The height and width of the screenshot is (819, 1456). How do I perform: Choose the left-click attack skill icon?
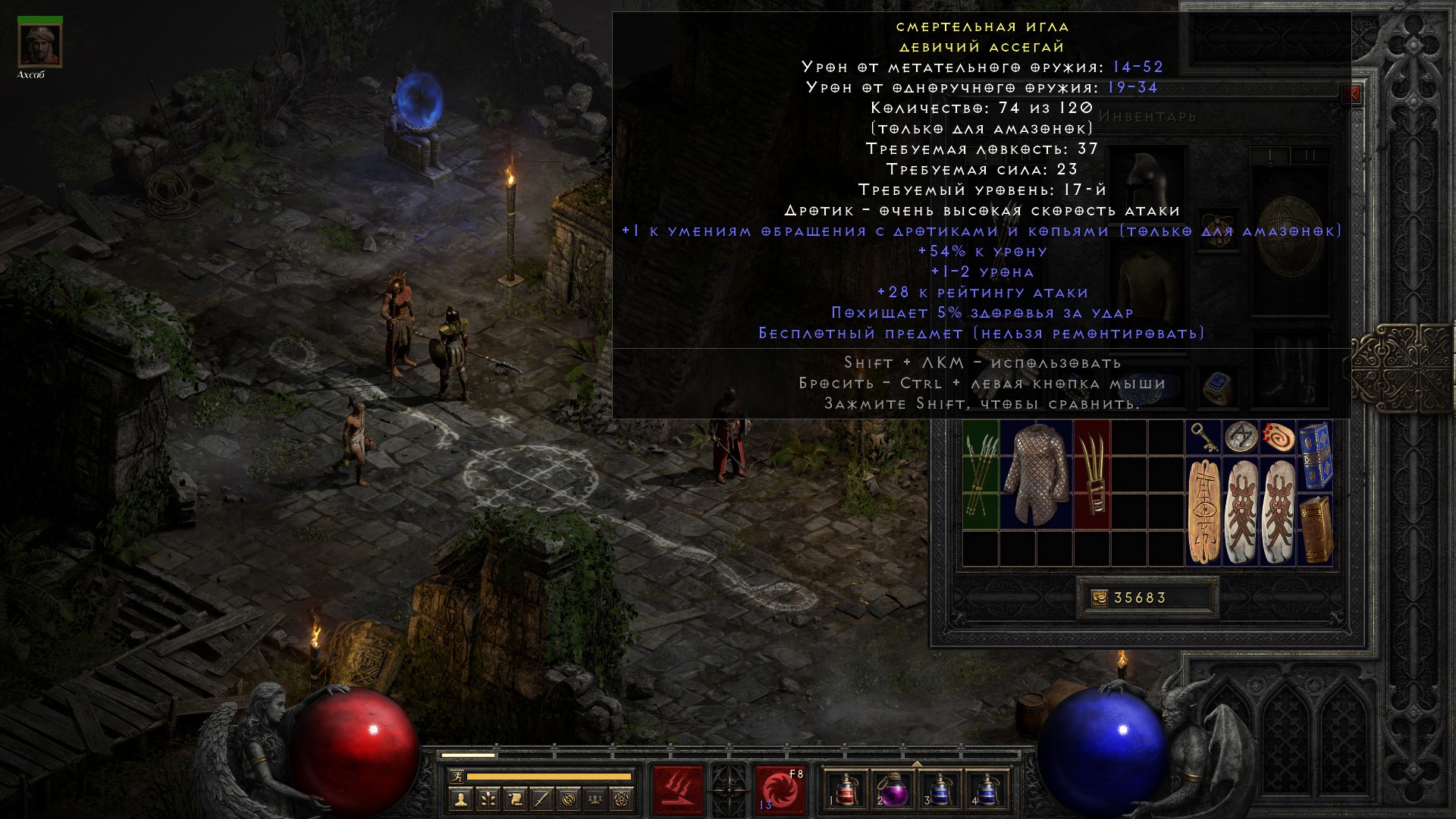pos(678,790)
